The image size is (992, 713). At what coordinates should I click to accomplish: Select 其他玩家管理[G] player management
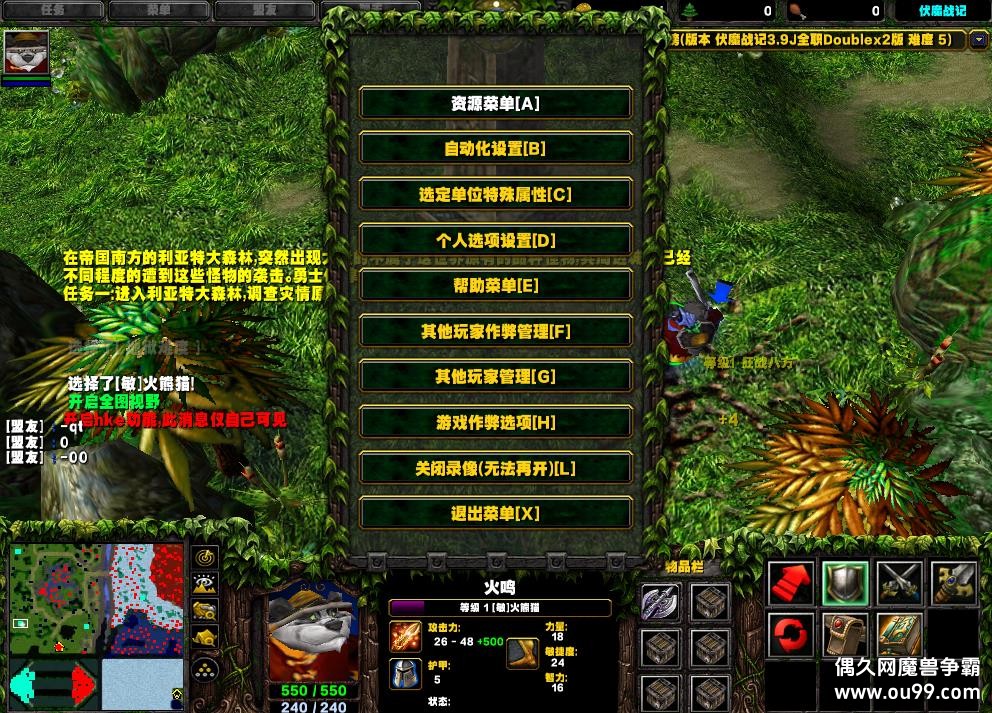[495, 377]
